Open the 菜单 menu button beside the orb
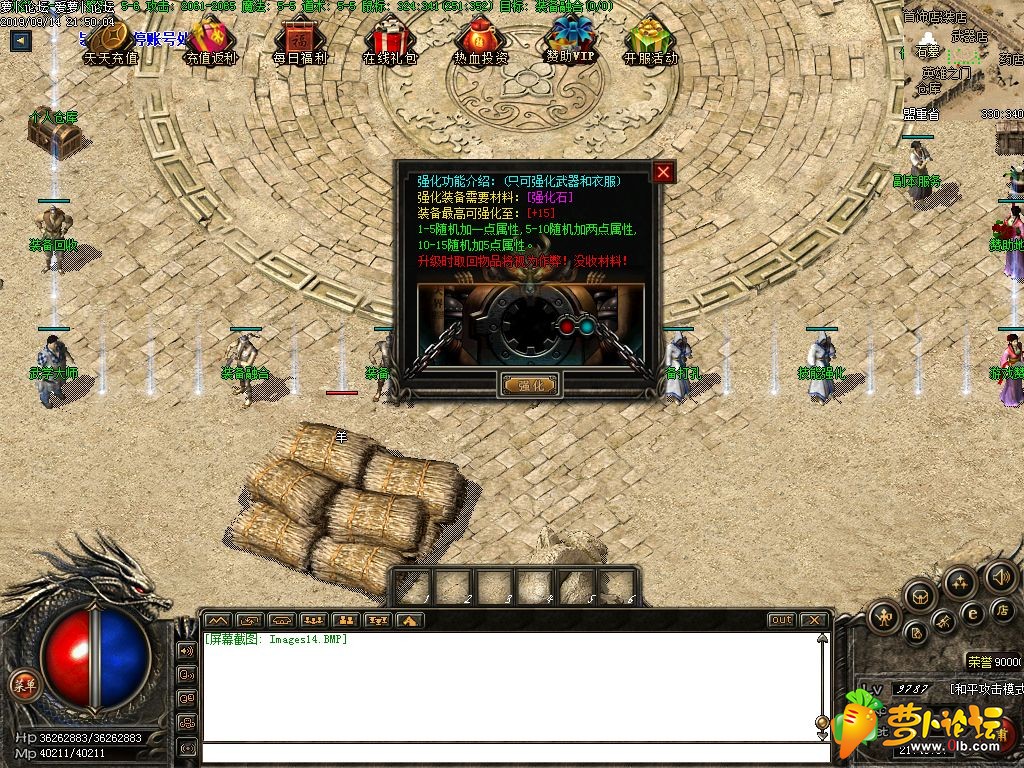 [24, 685]
